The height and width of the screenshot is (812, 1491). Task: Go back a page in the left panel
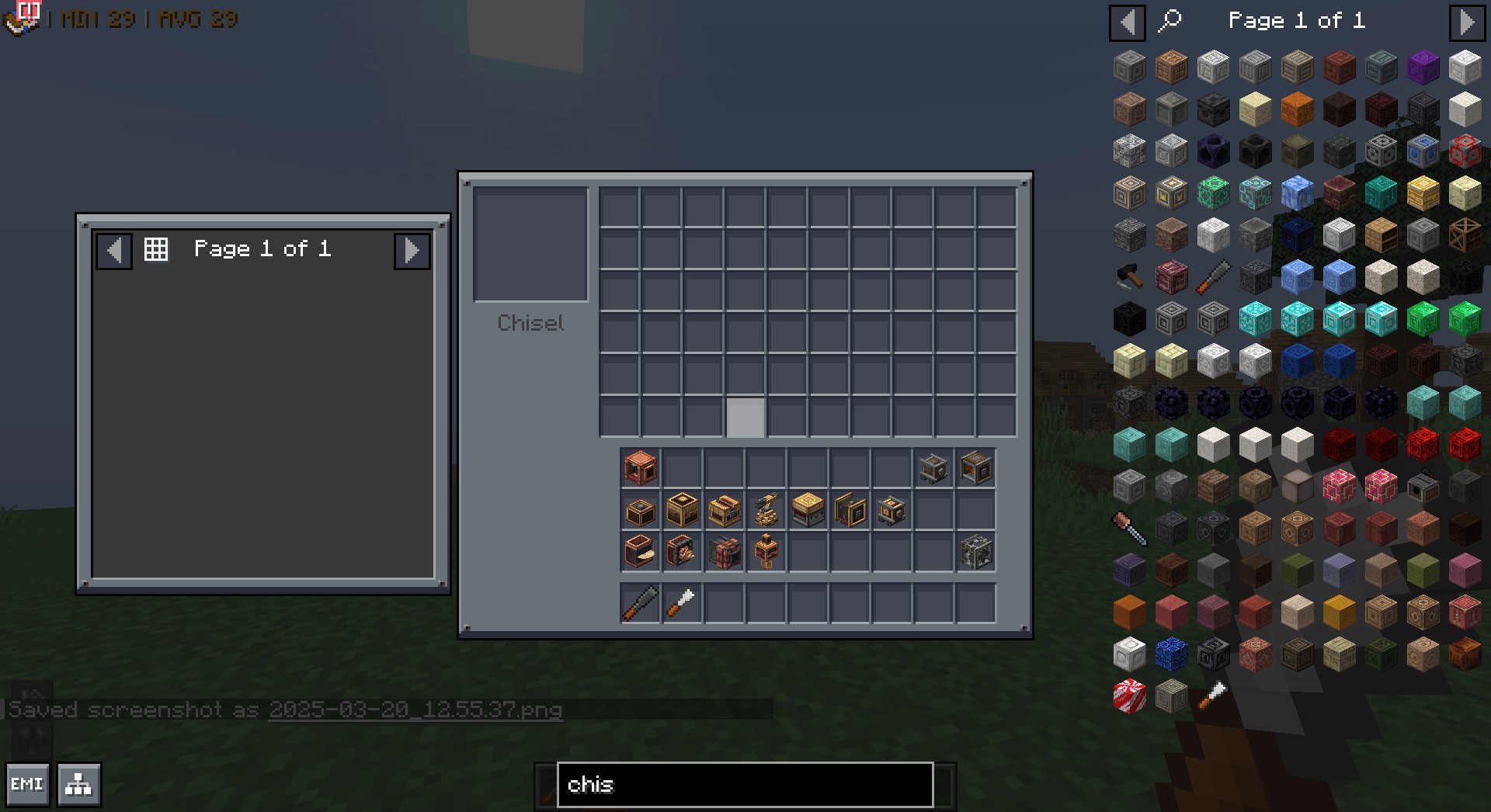114,250
